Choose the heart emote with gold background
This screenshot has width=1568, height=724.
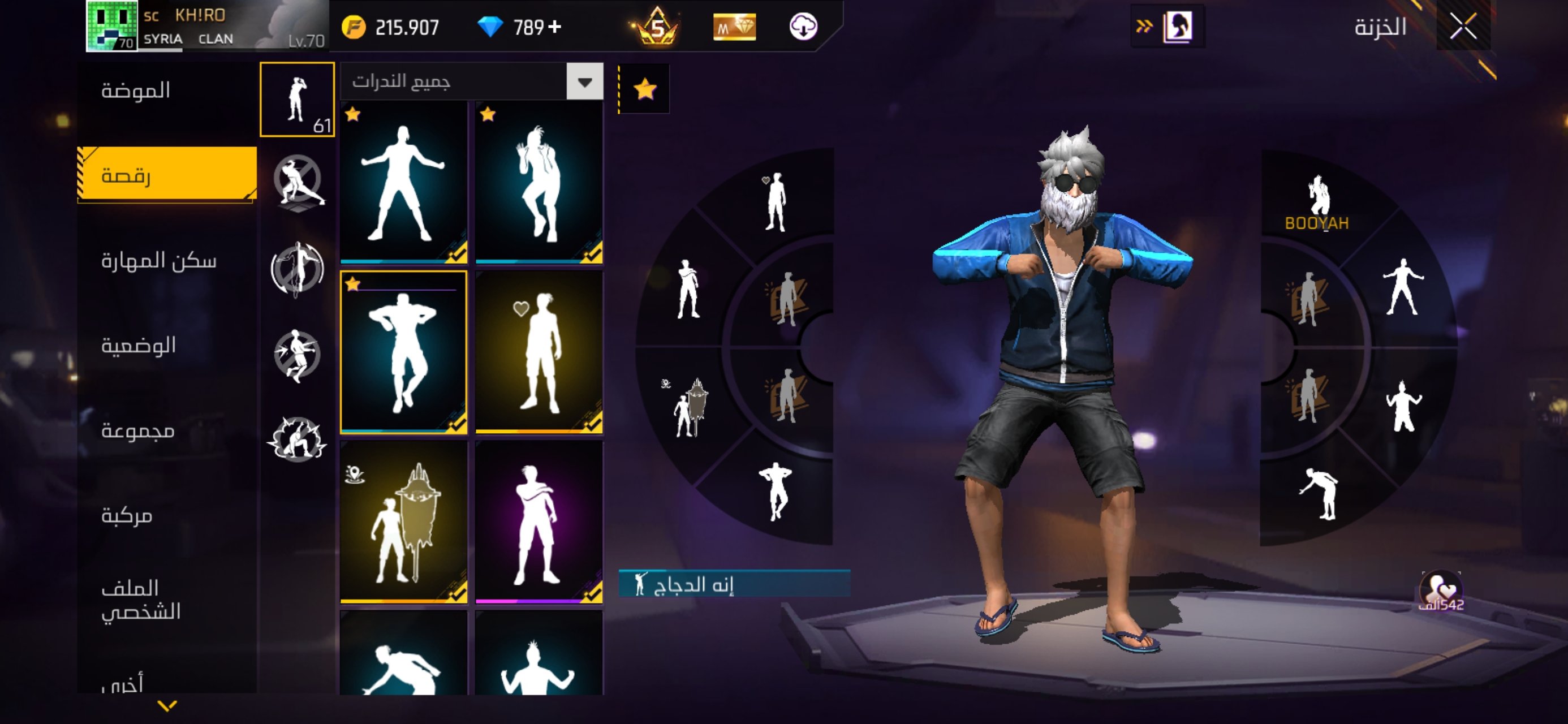[x=539, y=352]
